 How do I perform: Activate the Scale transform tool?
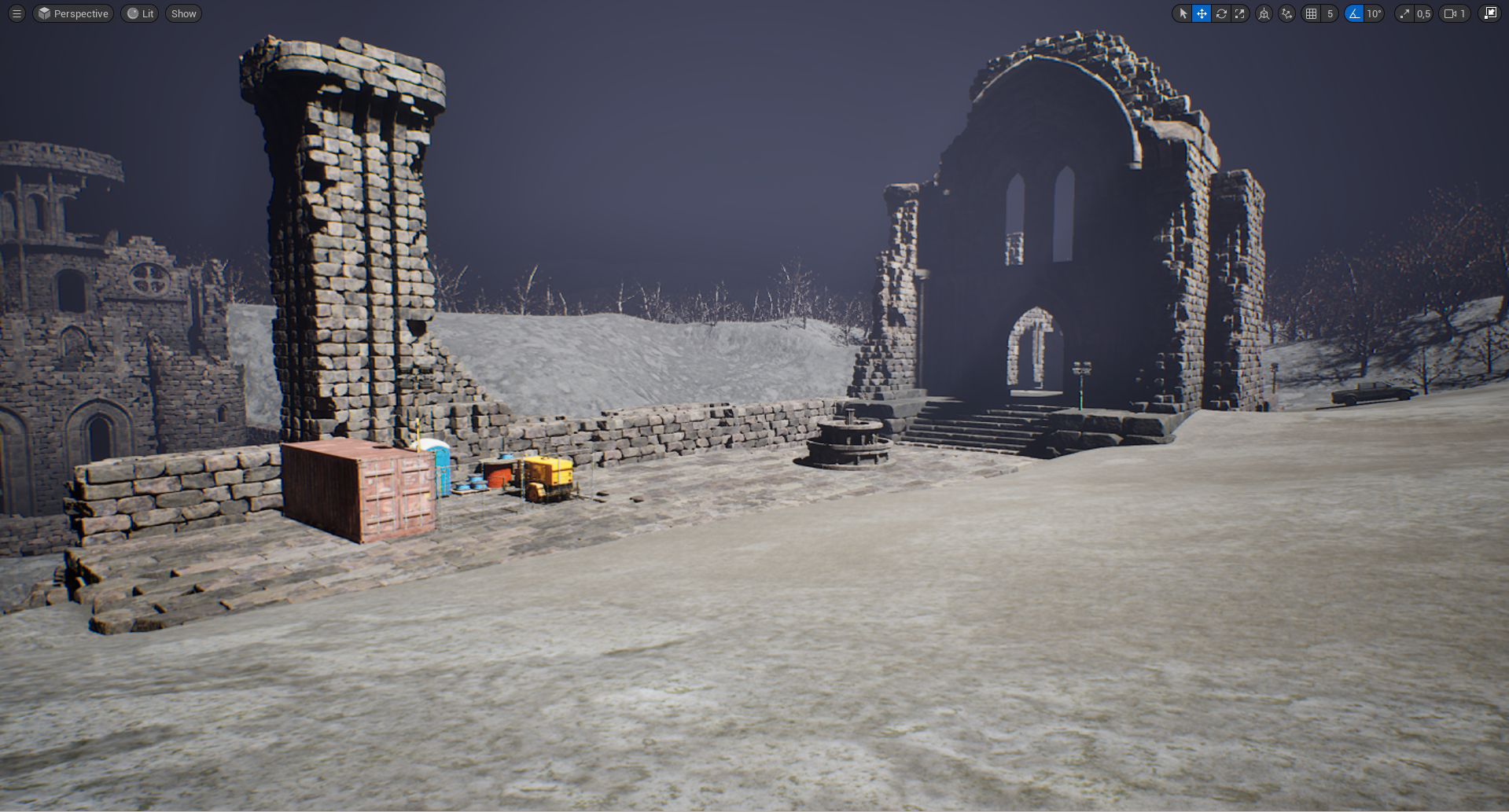coord(1239,13)
